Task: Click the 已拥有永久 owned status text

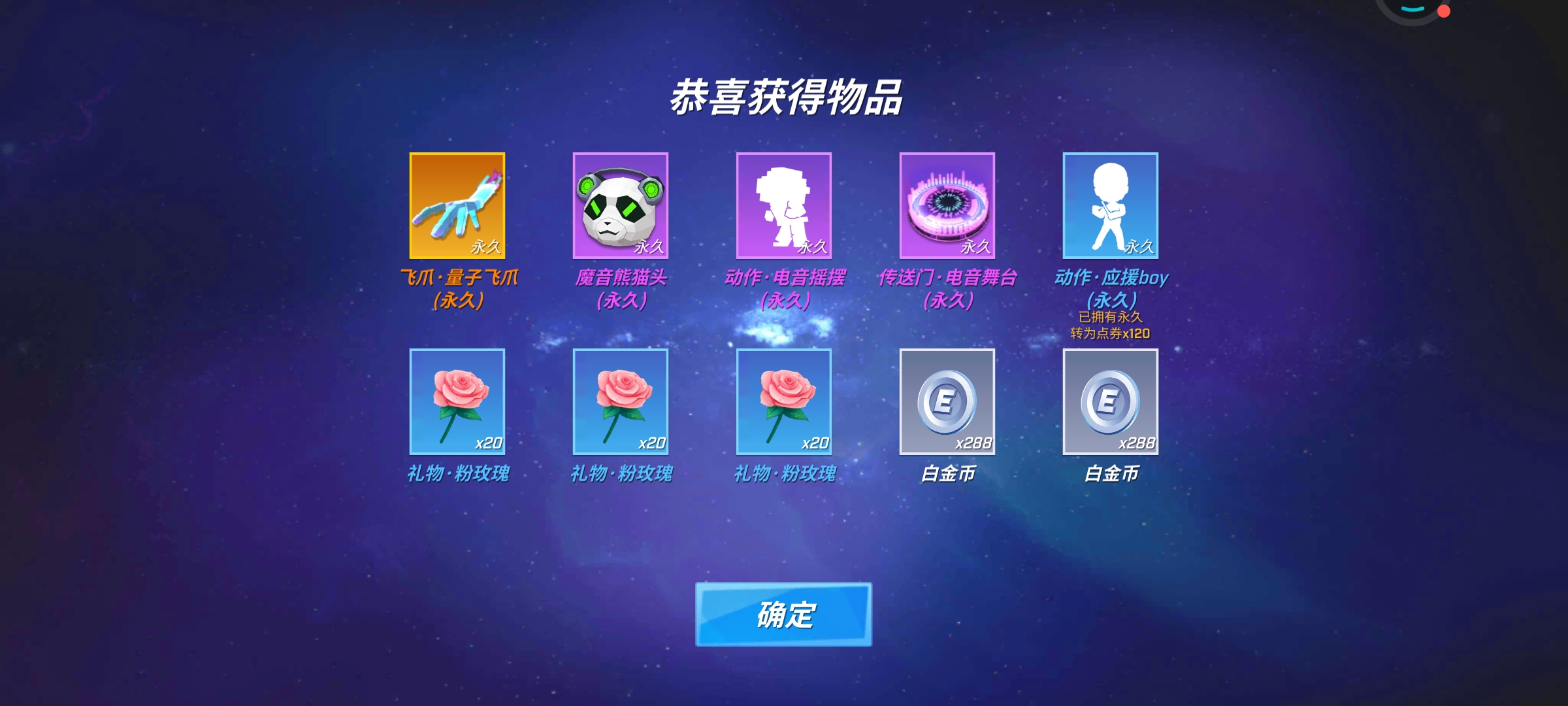Action: click(x=1109, y=316)
